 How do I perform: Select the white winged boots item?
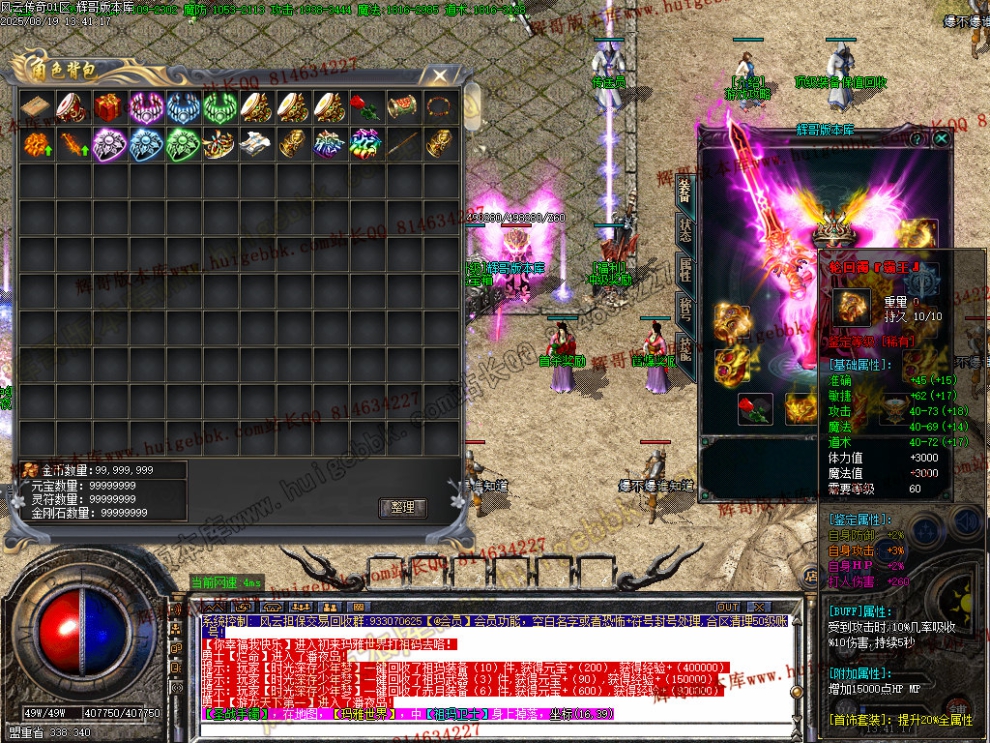tap(255, 144)
